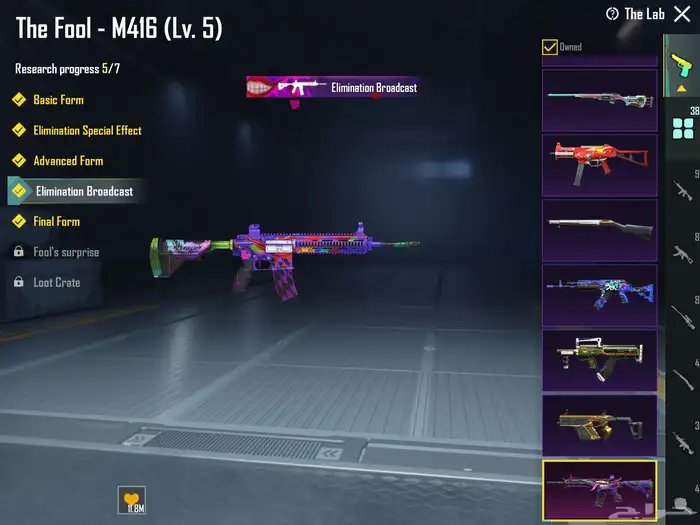Click the locked Loot Crate entry
700x525 pixels.
[x=56, y=282]
